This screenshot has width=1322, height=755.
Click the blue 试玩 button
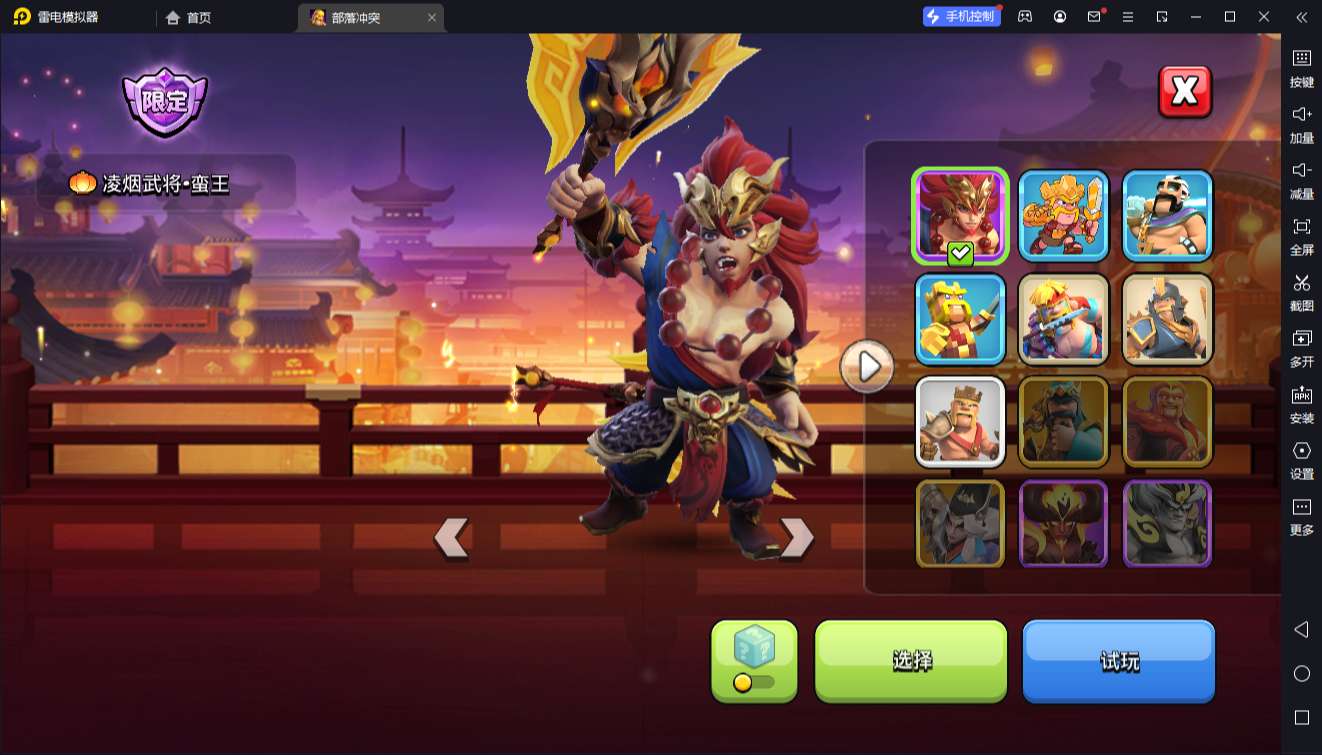click(x=1118, y=660)
